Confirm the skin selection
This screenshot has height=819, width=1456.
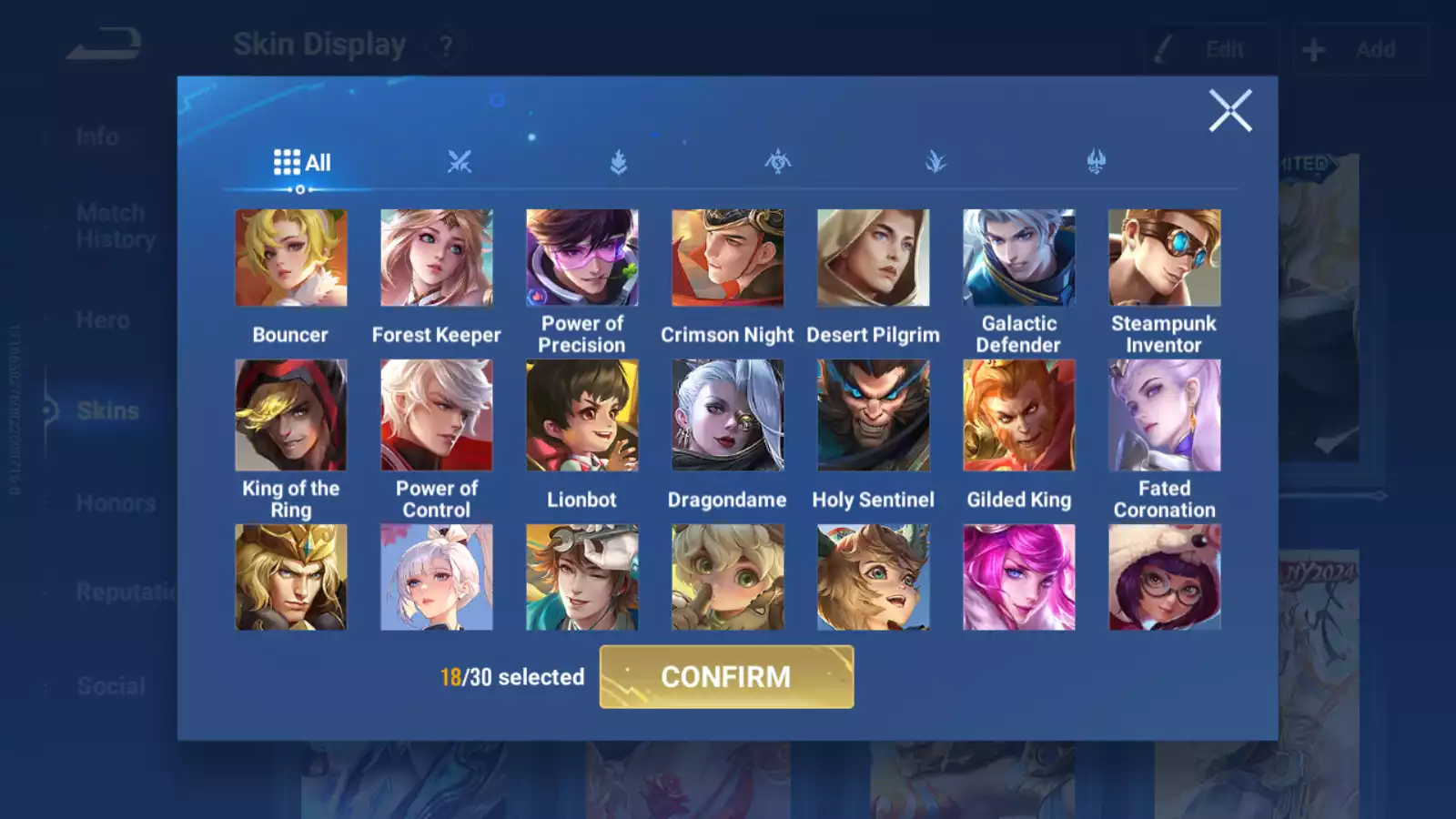pyautogui.click(x=726, y=677)
